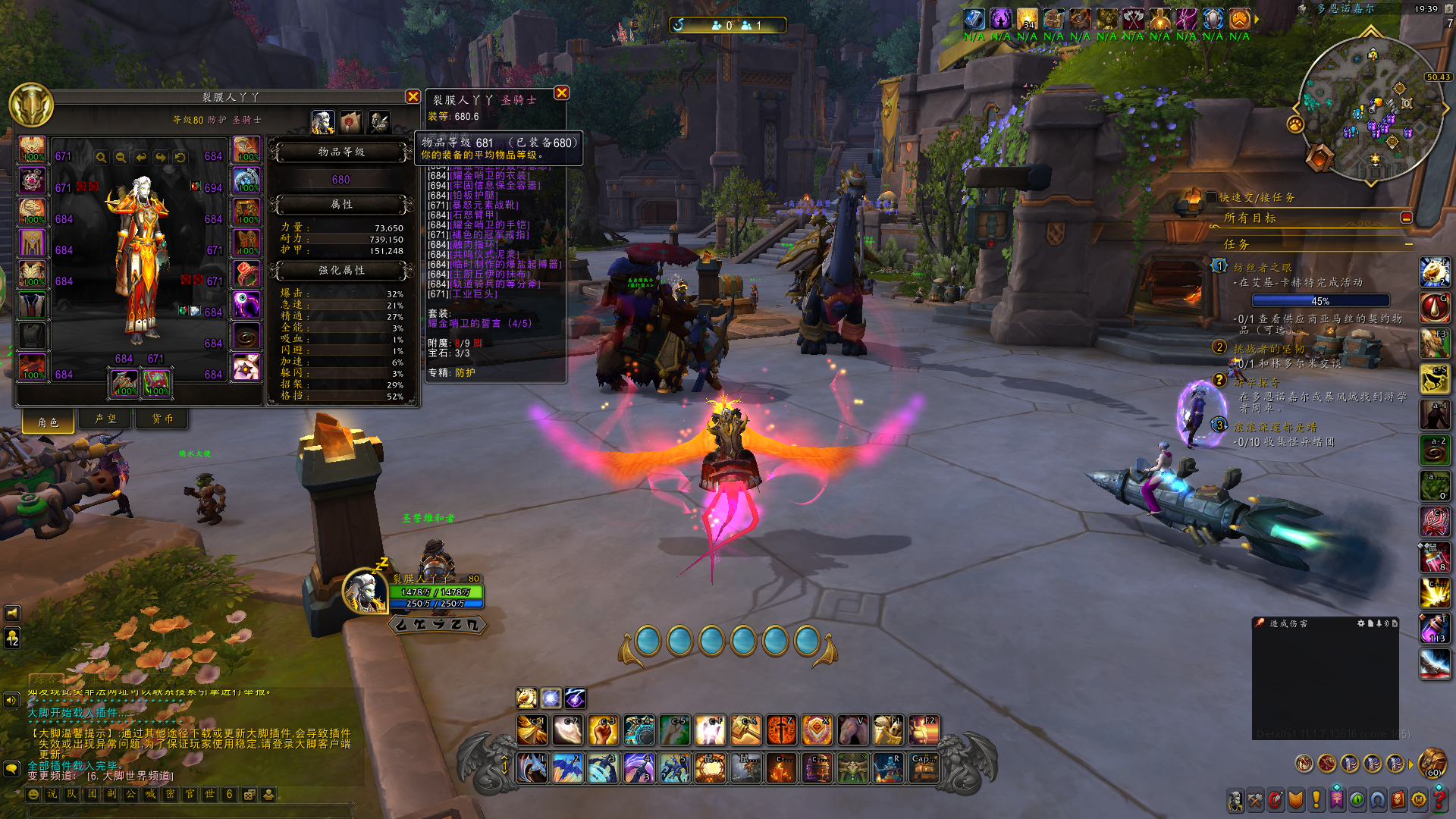This screenshot has width=1456, height=819.
Task: Select the main-hand weapon slot
Action: (124, 382)
